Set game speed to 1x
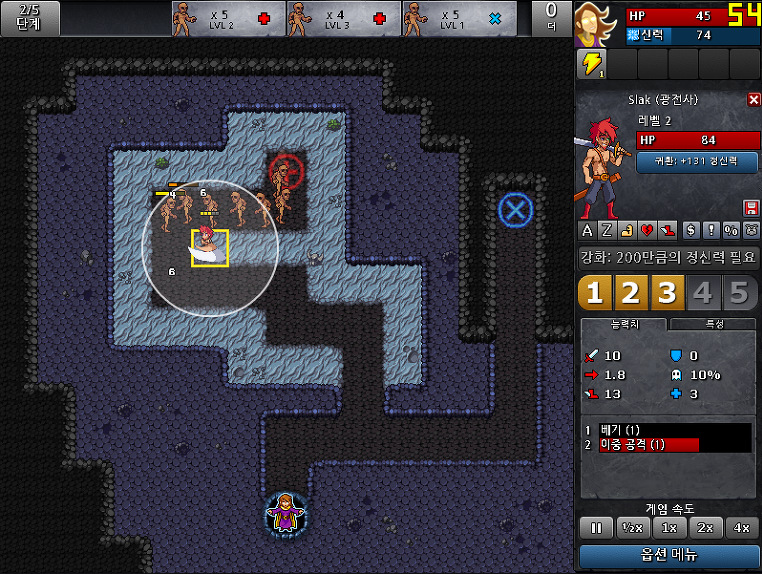Viewport: 762px width, 574px height. [669, 527]
